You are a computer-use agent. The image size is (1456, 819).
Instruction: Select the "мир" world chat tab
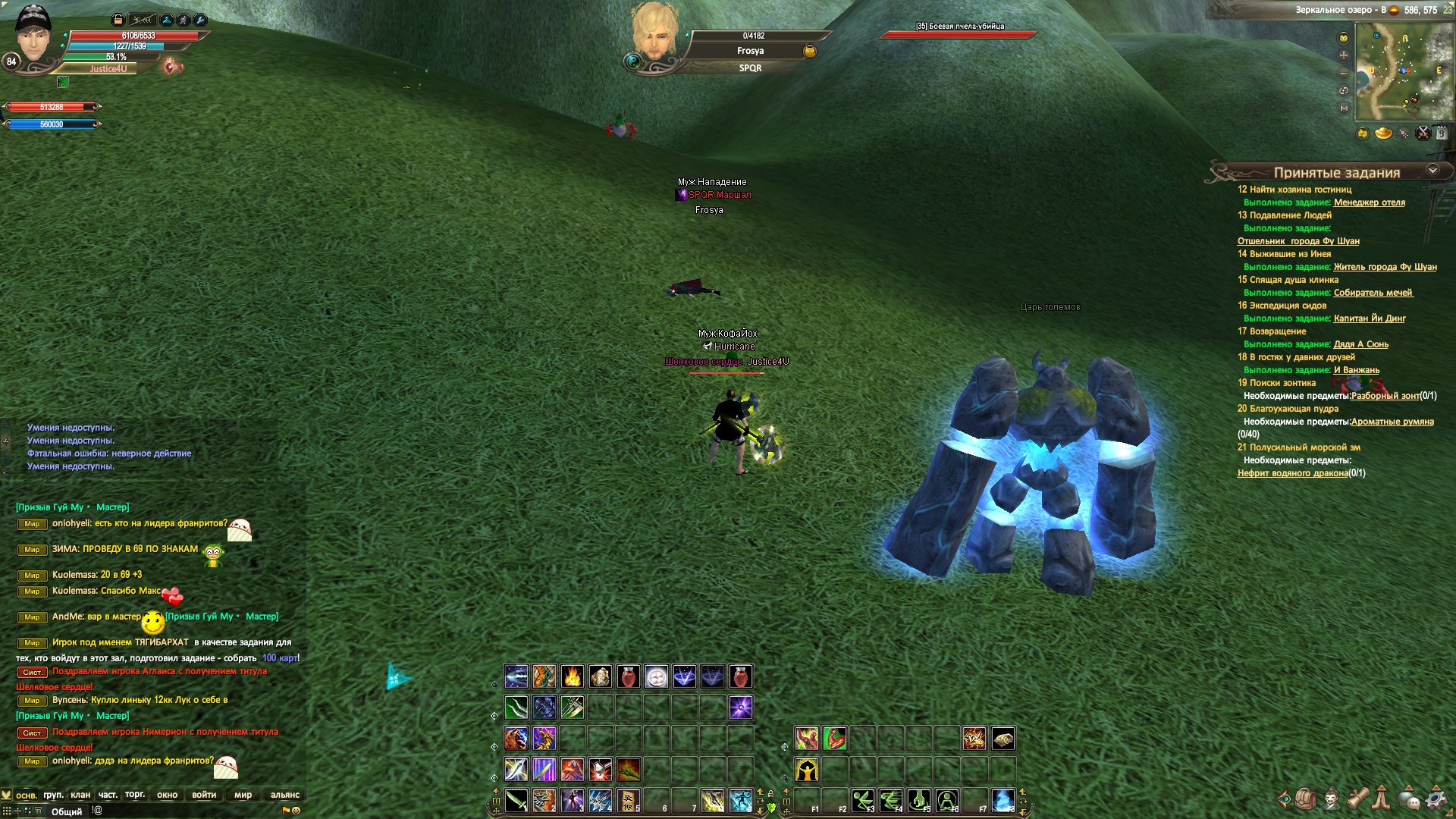tap(243, 795)
